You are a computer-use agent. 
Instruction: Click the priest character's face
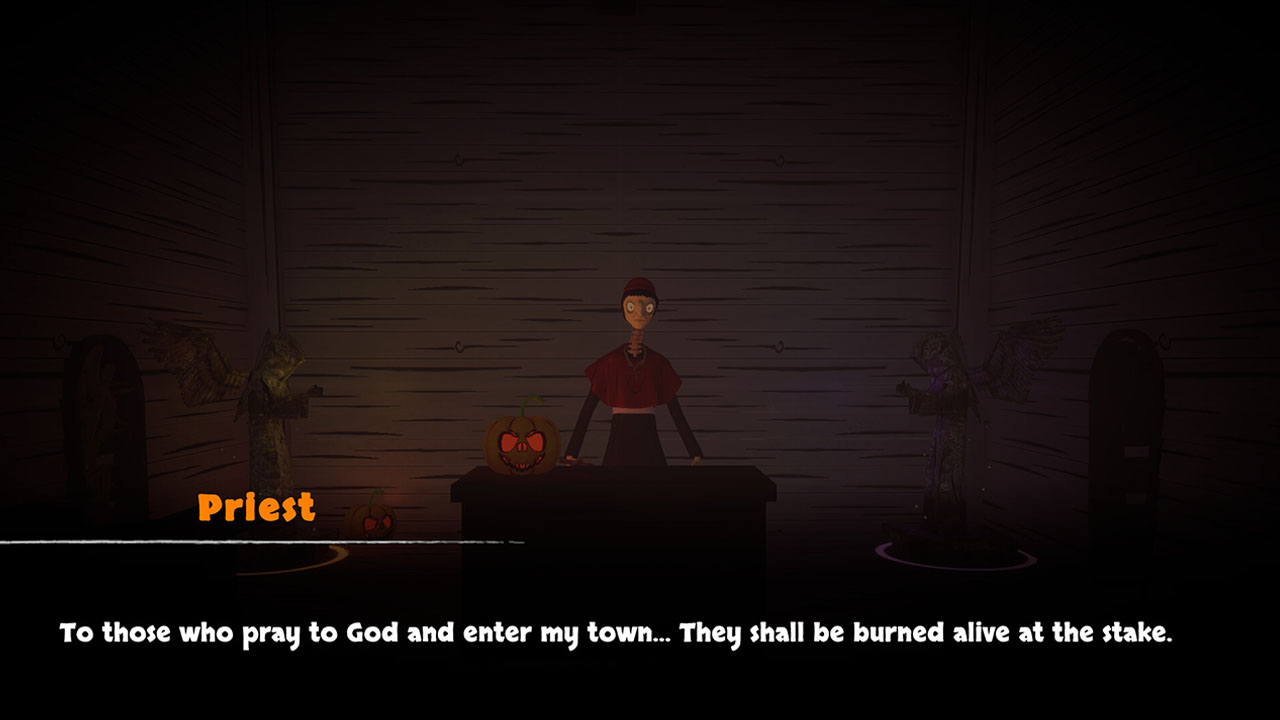tap(638, 312)
